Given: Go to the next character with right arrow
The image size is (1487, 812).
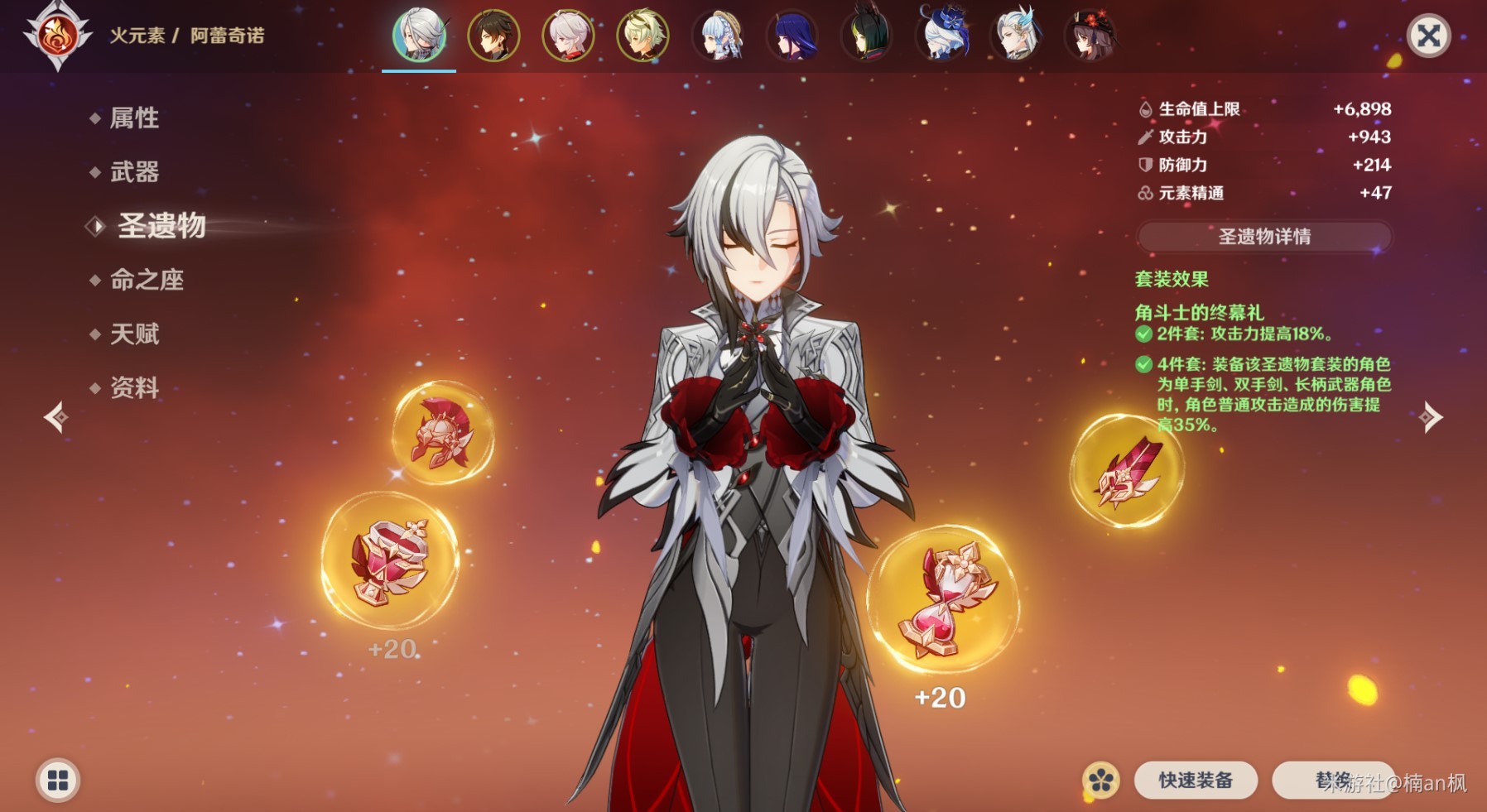Looking at the screenshot, I should pyautogui.click(x=1431, y=417).
